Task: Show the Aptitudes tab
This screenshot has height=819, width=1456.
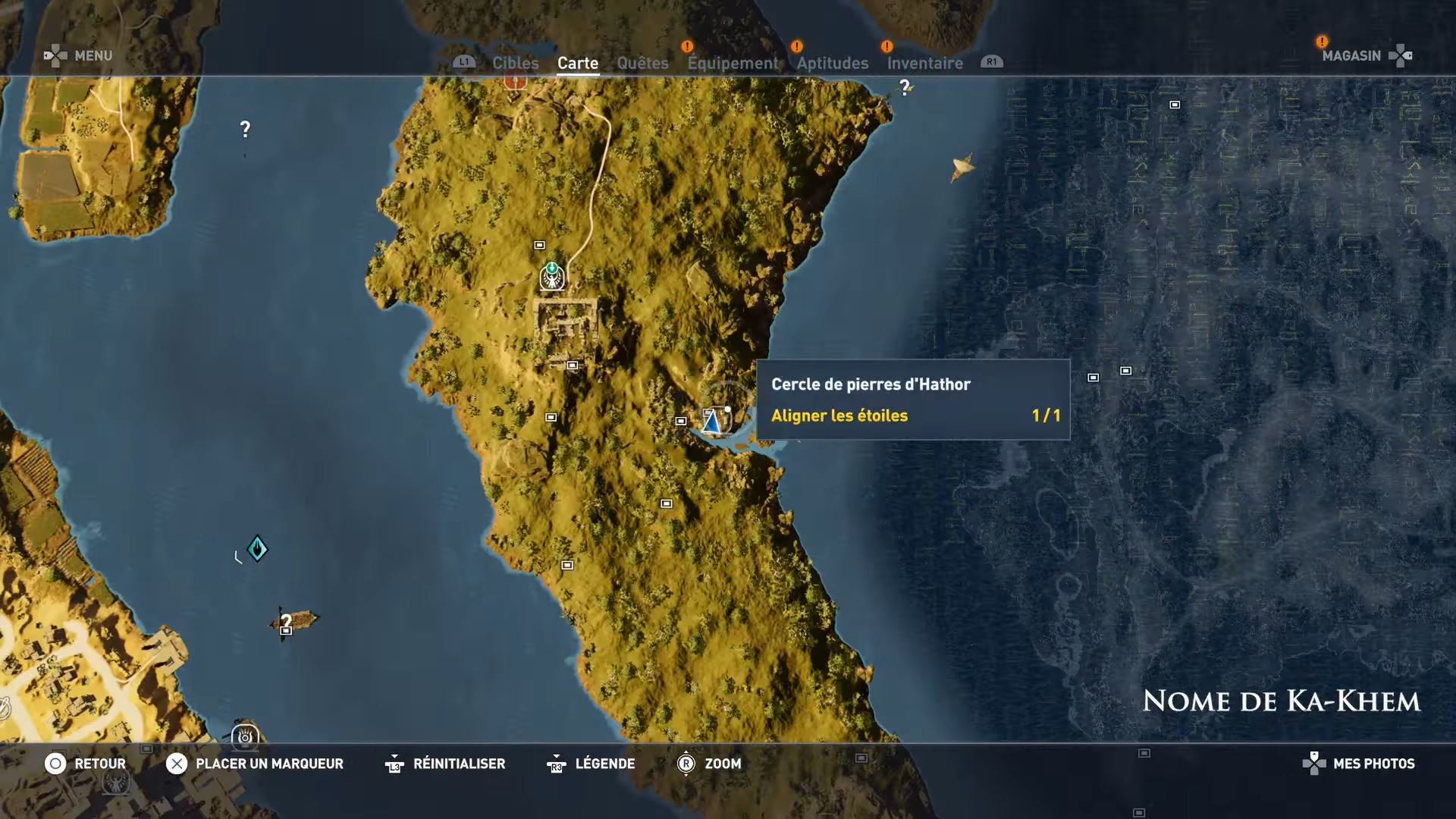Action: click(832, 63)
